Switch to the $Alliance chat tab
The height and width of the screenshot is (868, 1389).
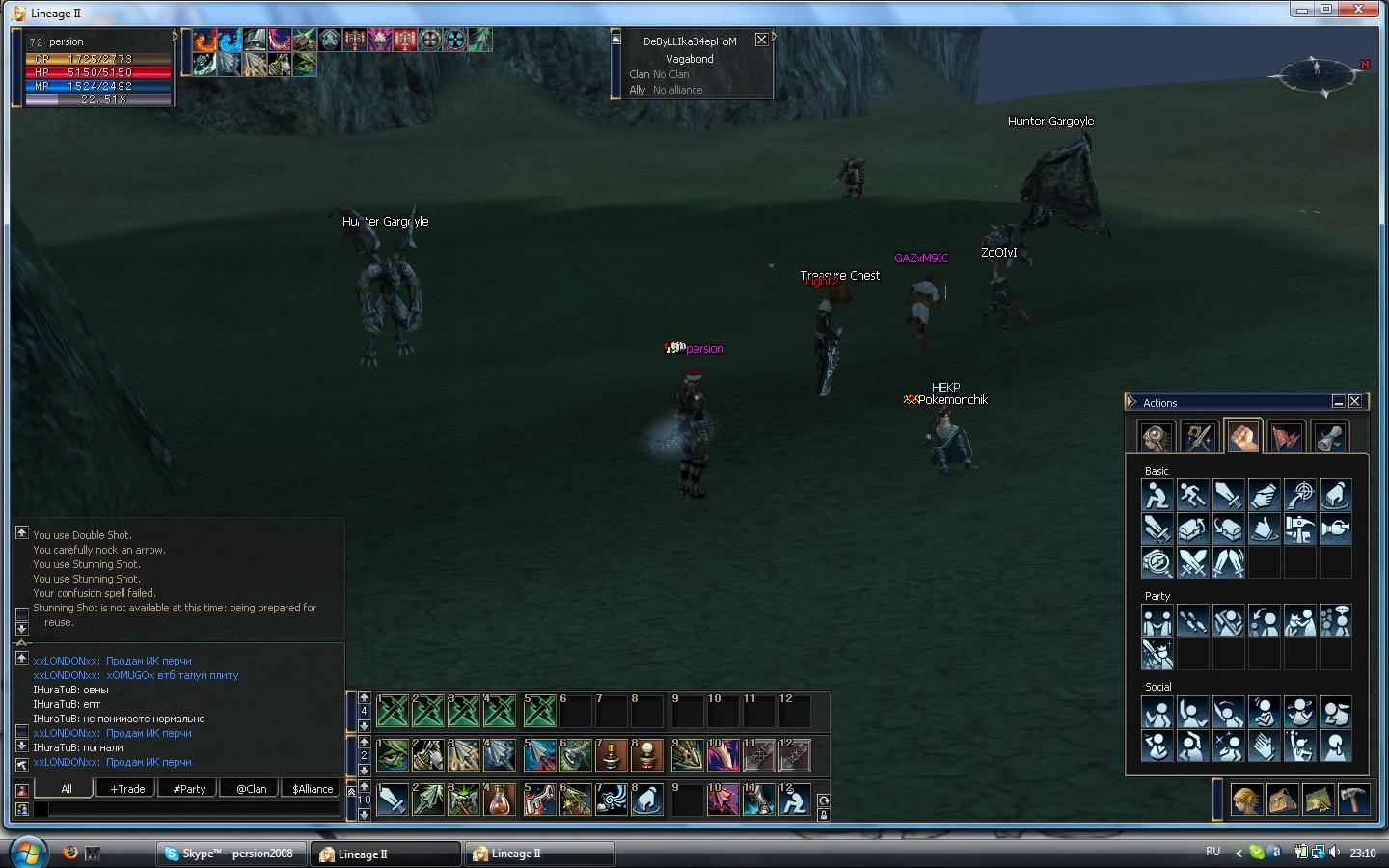[x=313, y=788]
